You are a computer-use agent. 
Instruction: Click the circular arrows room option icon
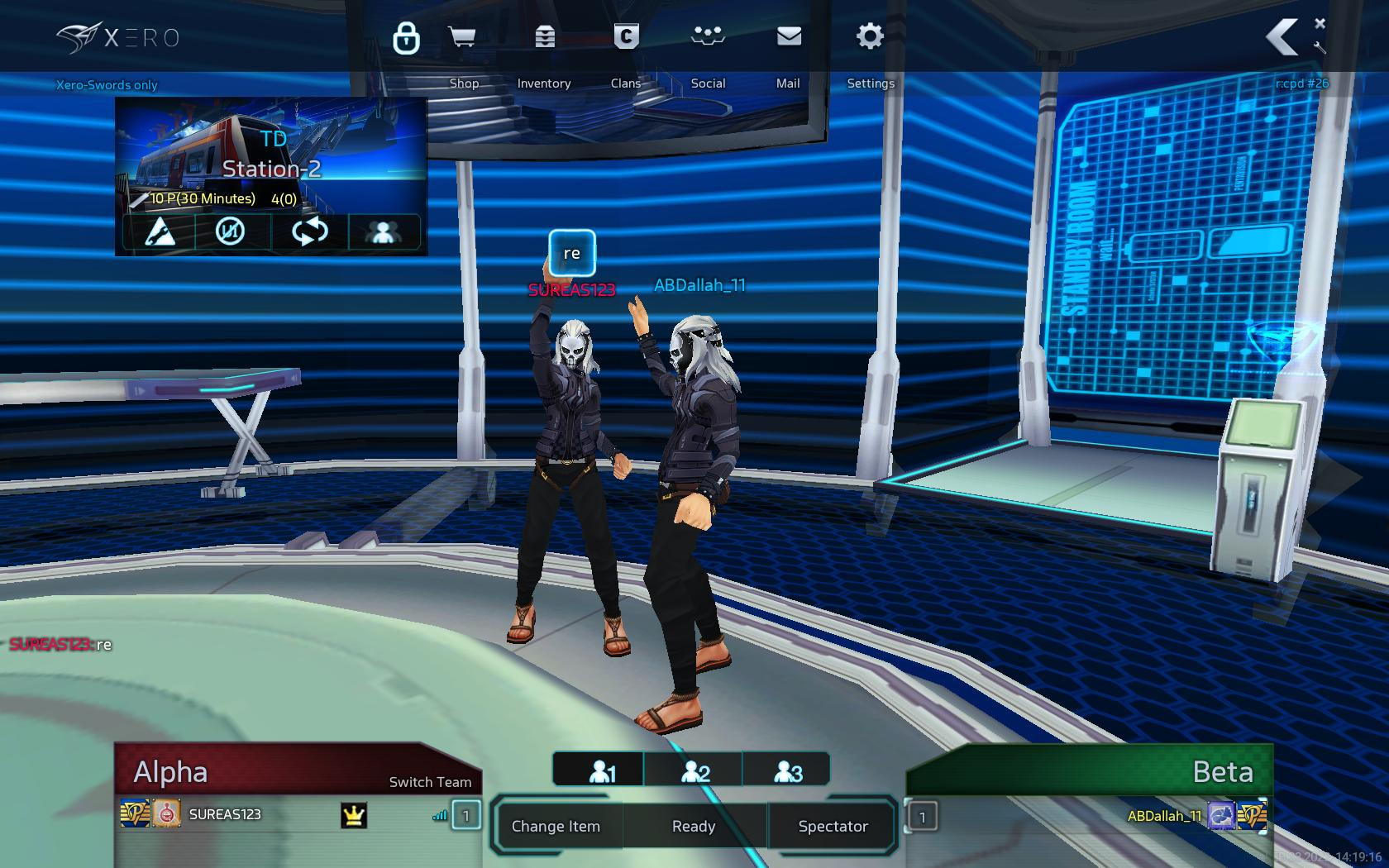pyautogui.click(x=309, y=231)
